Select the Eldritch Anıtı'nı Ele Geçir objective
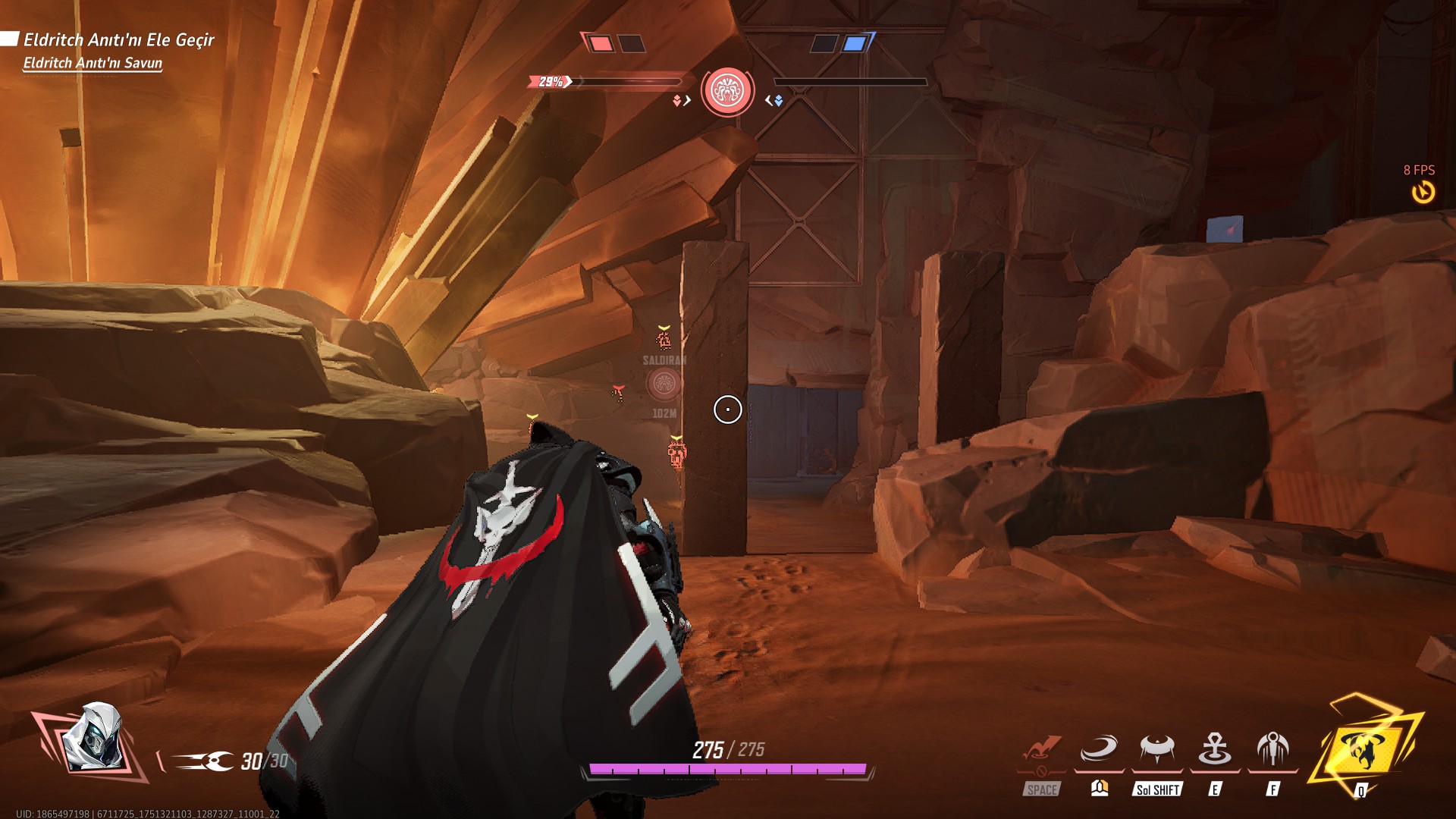1456x819 pixels. [119, 39]
